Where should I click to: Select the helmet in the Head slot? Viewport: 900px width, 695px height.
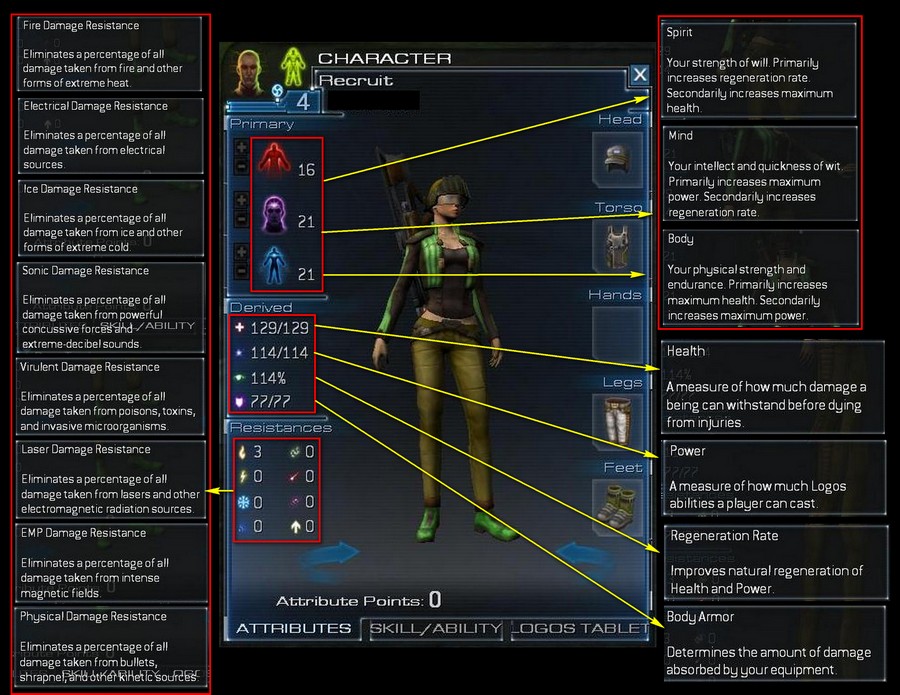[615, 157]
